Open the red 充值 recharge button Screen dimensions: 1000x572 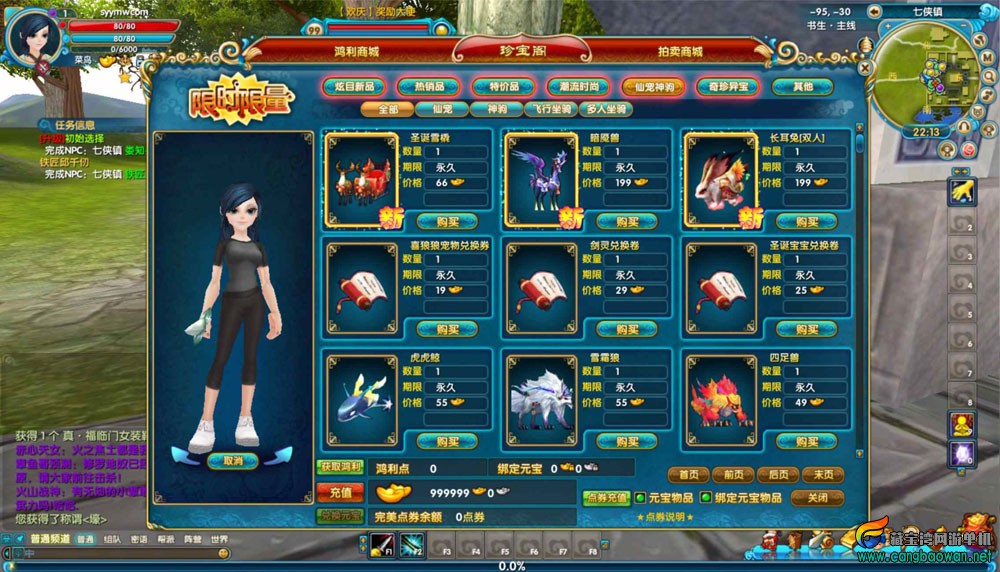(x=340, y=492)
